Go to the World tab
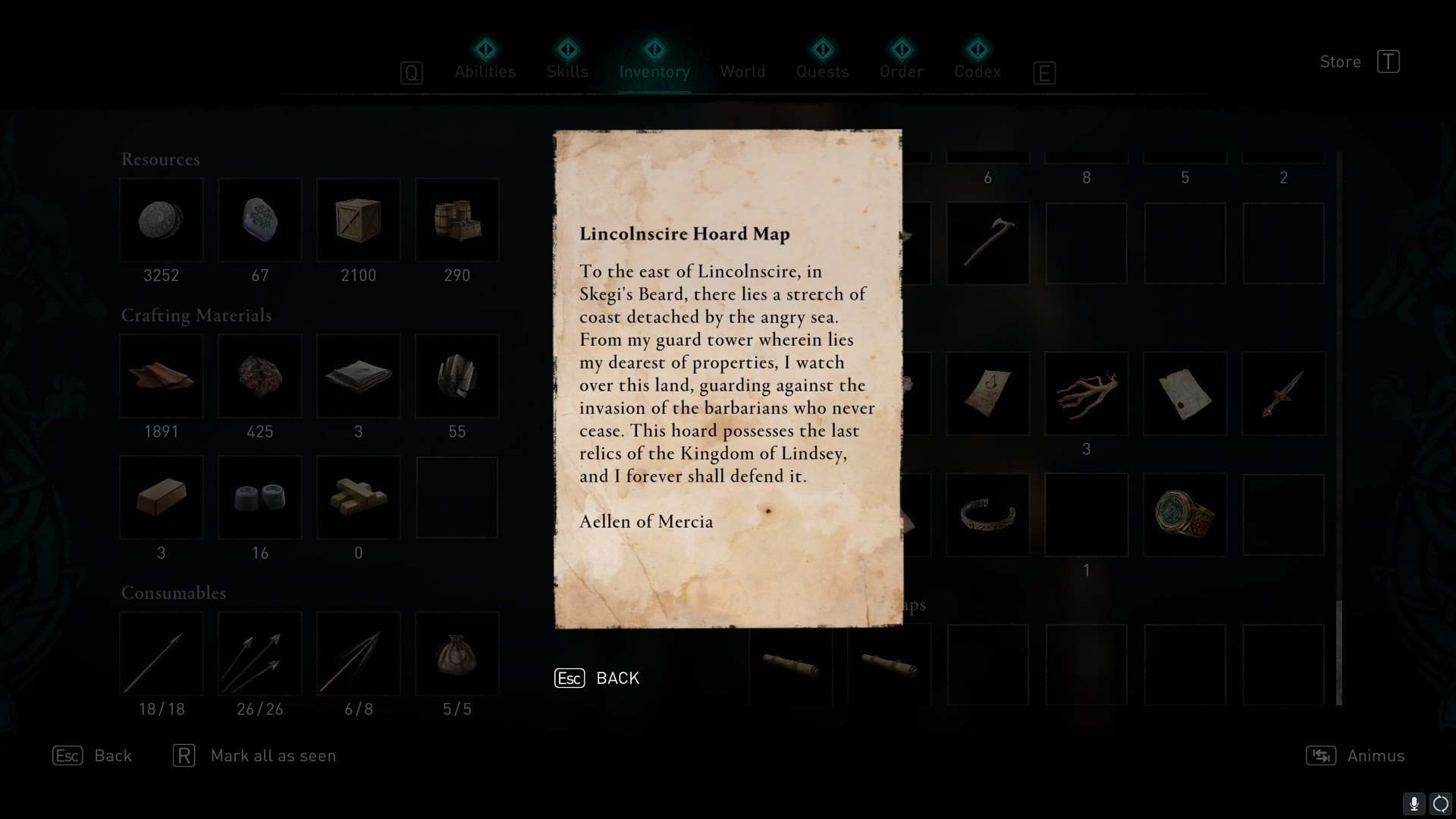 click(742, 71)
